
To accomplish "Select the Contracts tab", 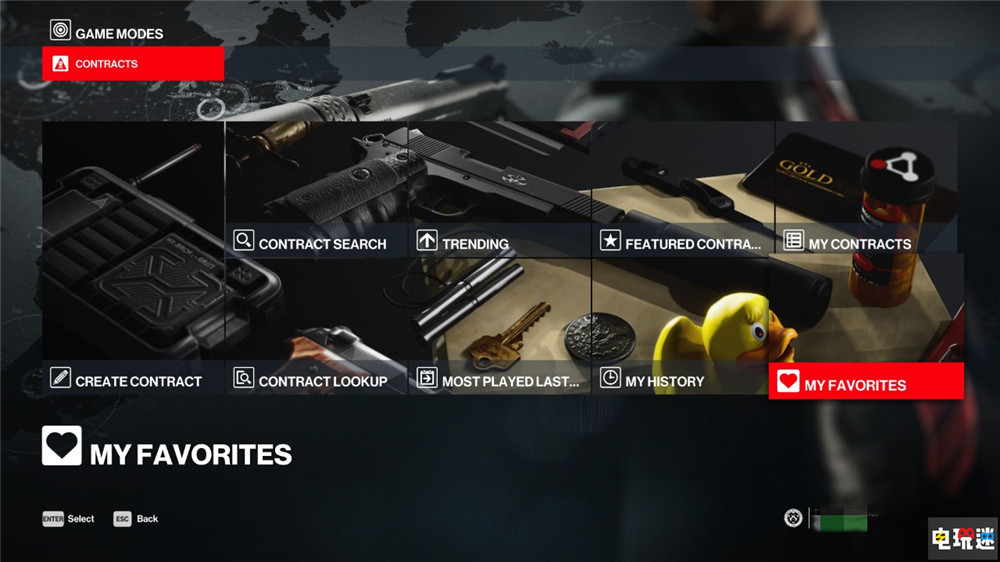I will pos(132,63).
